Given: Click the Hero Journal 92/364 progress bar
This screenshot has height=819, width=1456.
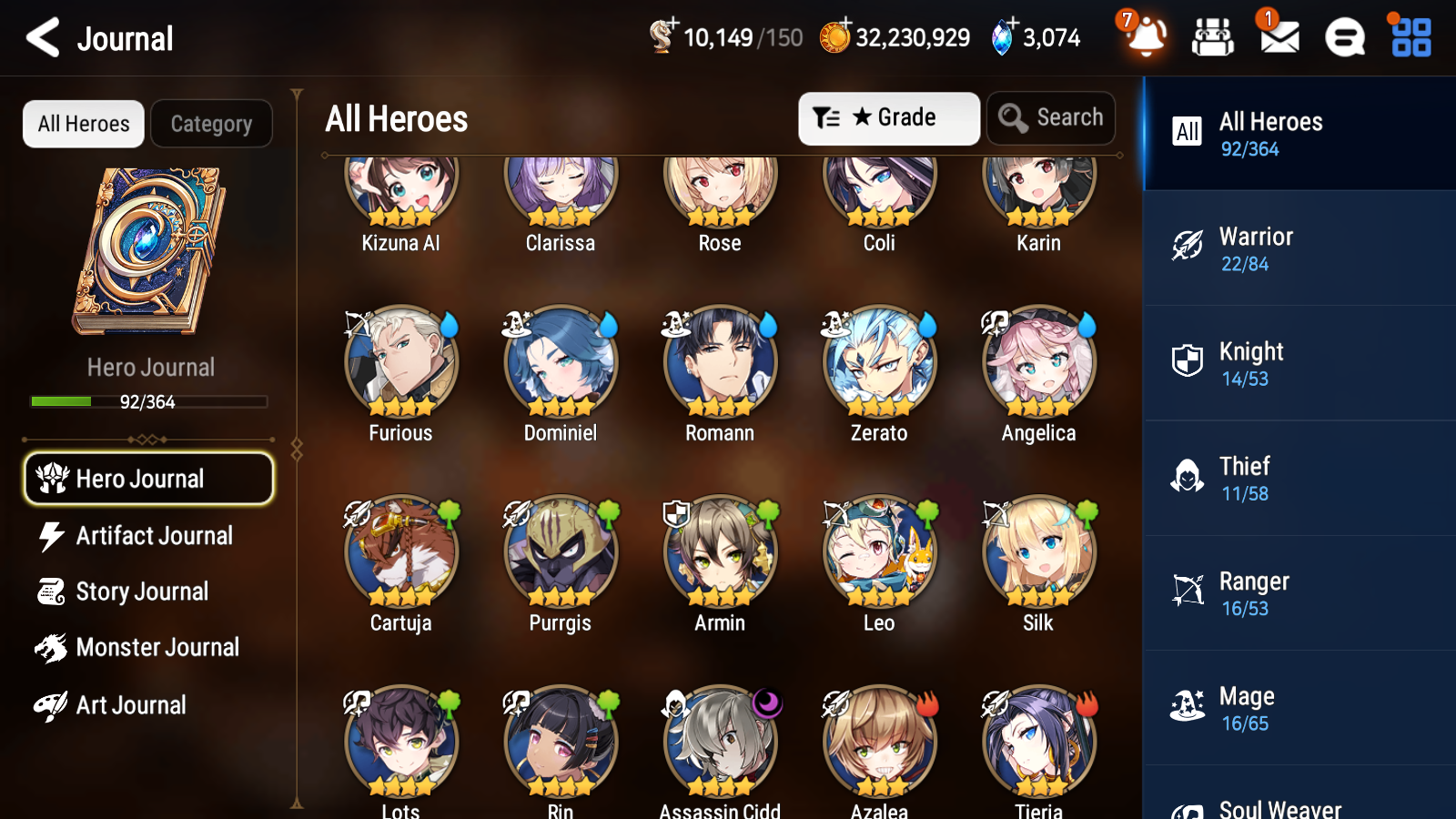Looking at the screenshot, I should [x=148, y=401].
